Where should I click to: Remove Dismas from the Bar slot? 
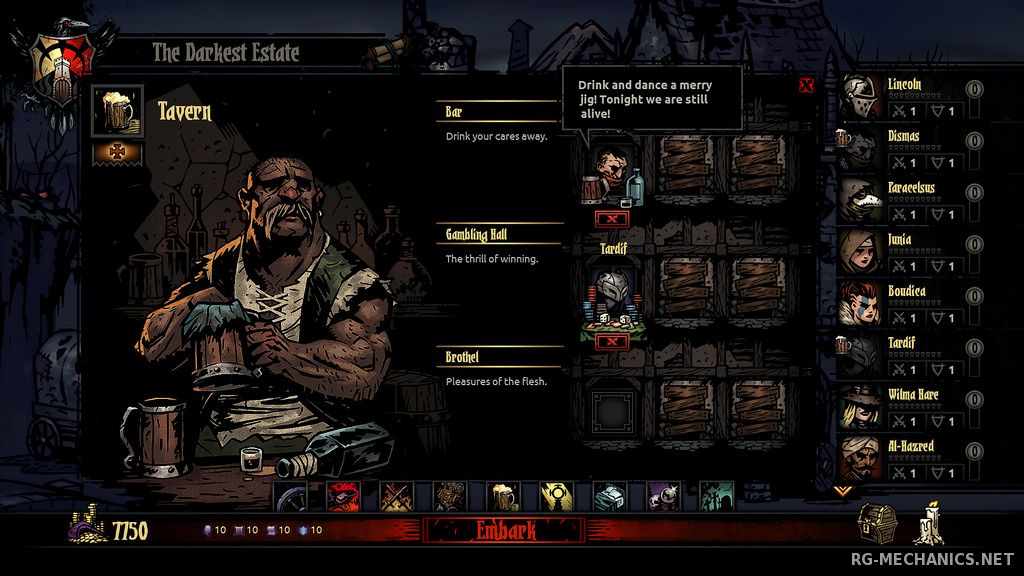click(612, 217)
